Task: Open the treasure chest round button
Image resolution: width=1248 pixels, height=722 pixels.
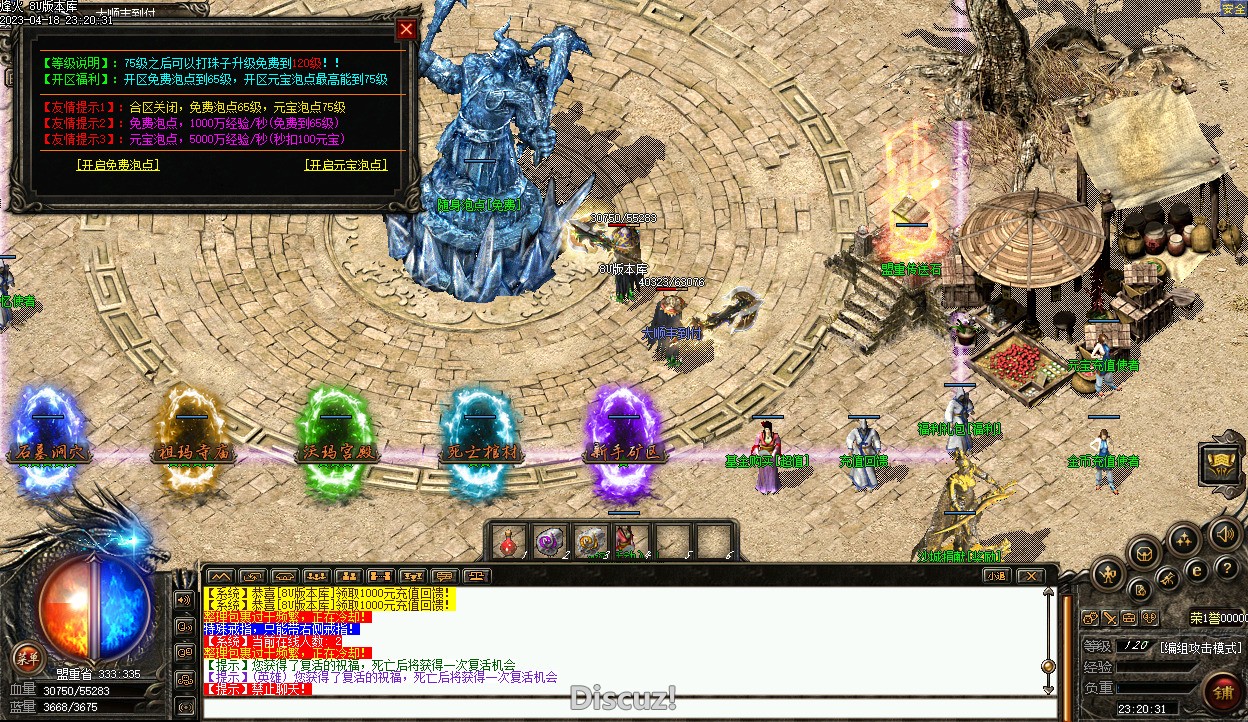Action: 1145,552
